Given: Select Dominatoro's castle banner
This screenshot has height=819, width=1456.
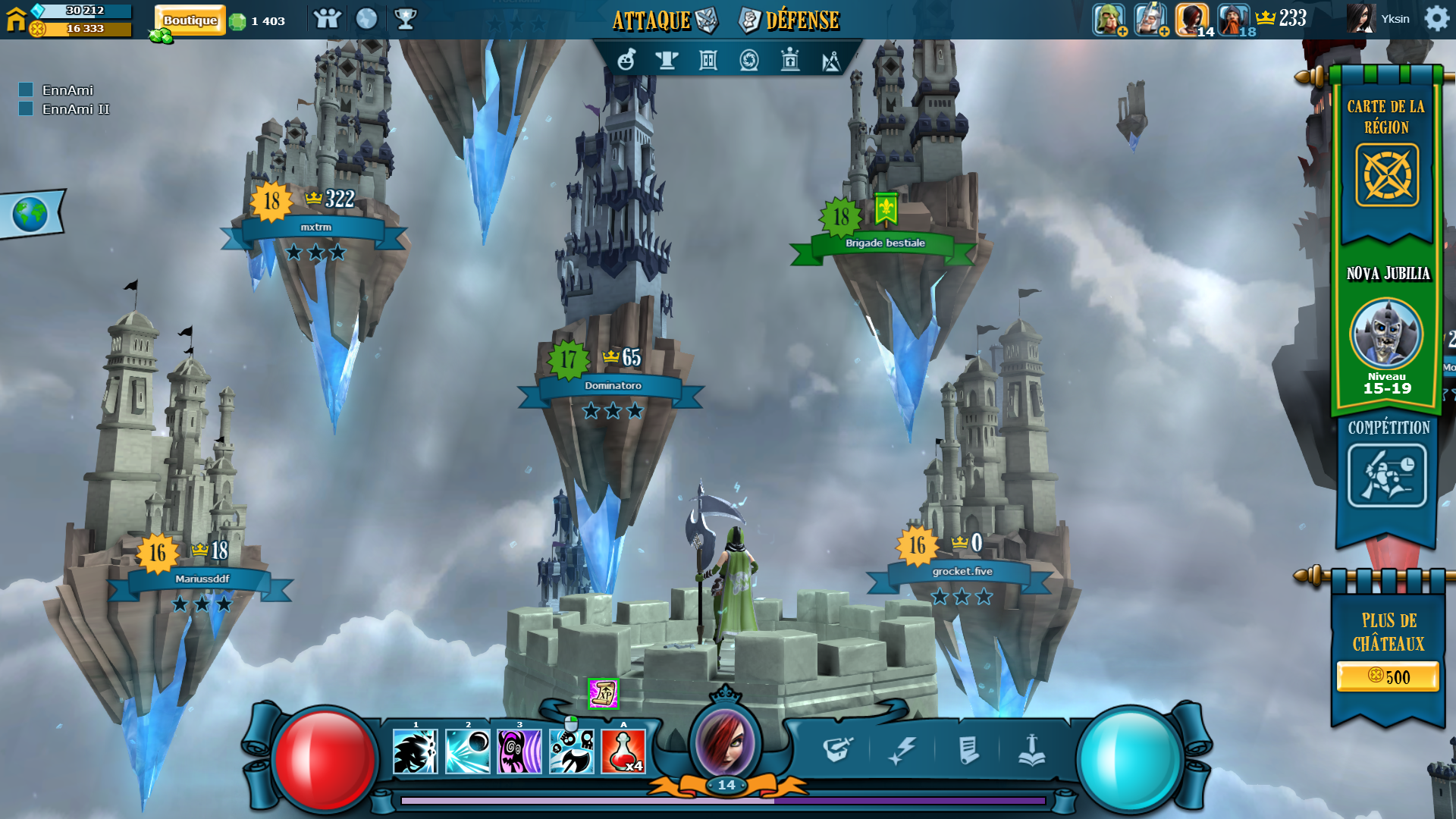Looking at the screenshot, I should [x=613, y=386].
